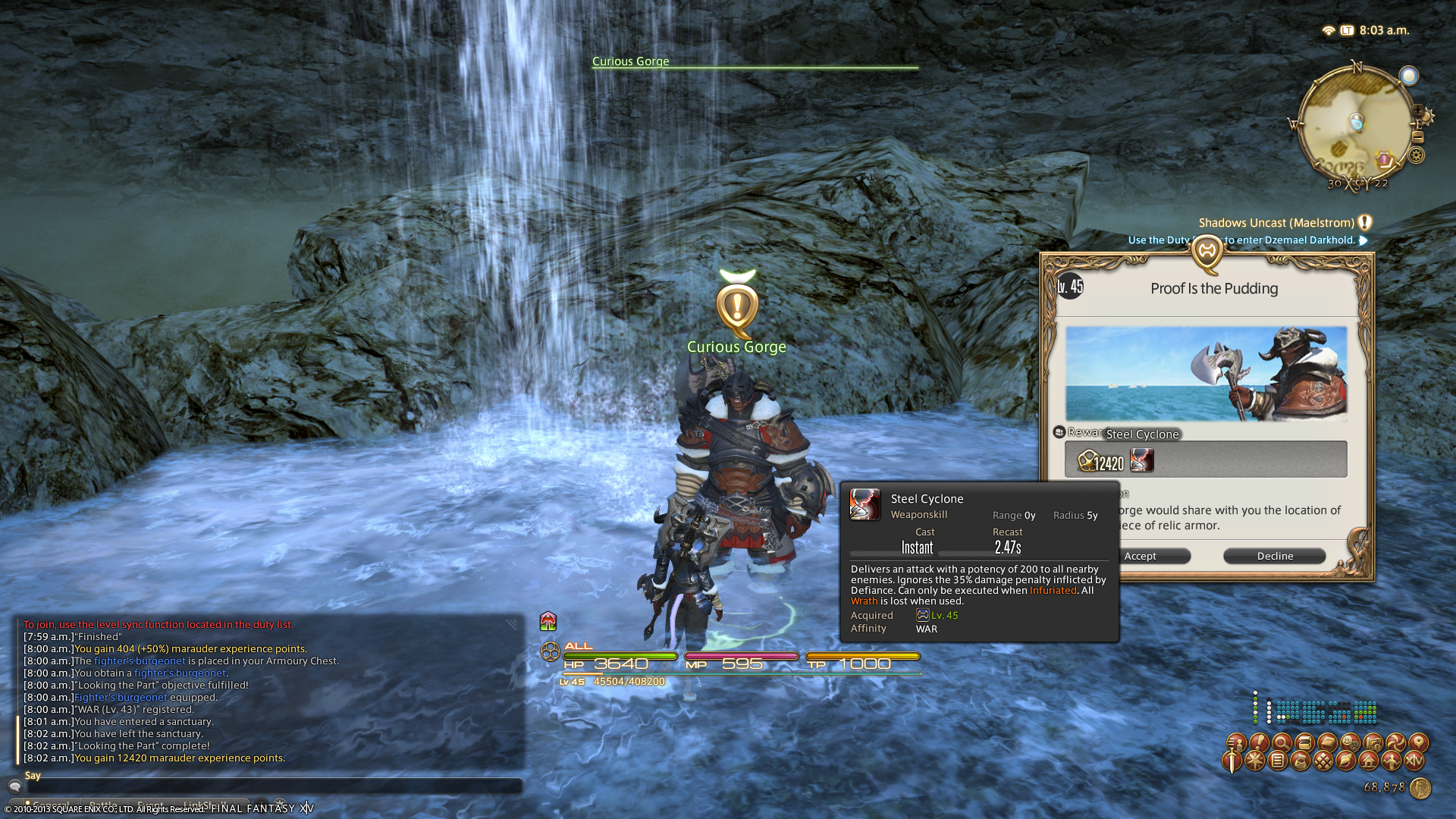Zoom out the minimap with minus button
1456x819 pixels.
pyautogui.click(x=1418, y=136)
